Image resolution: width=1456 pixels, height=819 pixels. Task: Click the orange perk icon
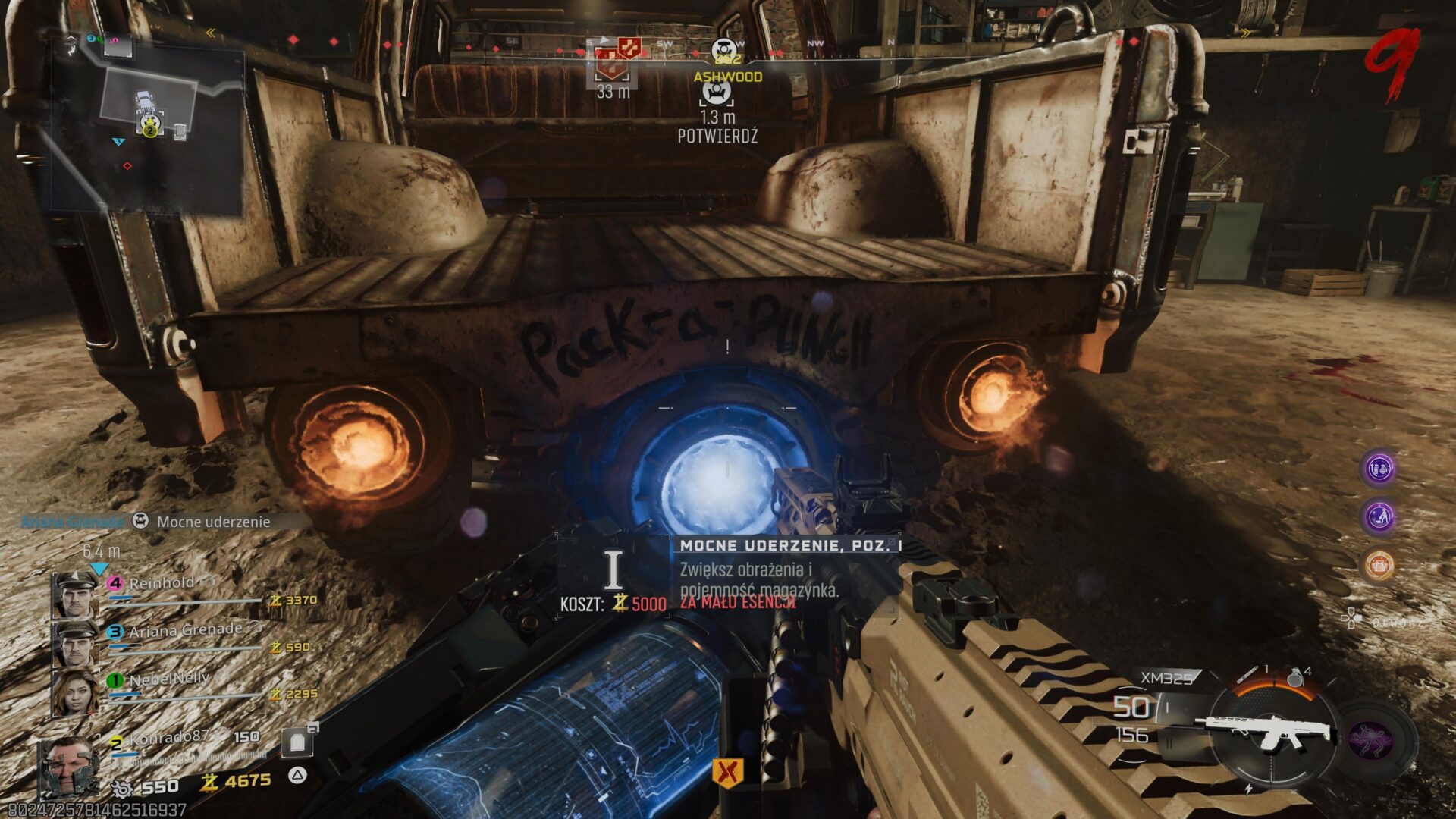click(1379, 565)
